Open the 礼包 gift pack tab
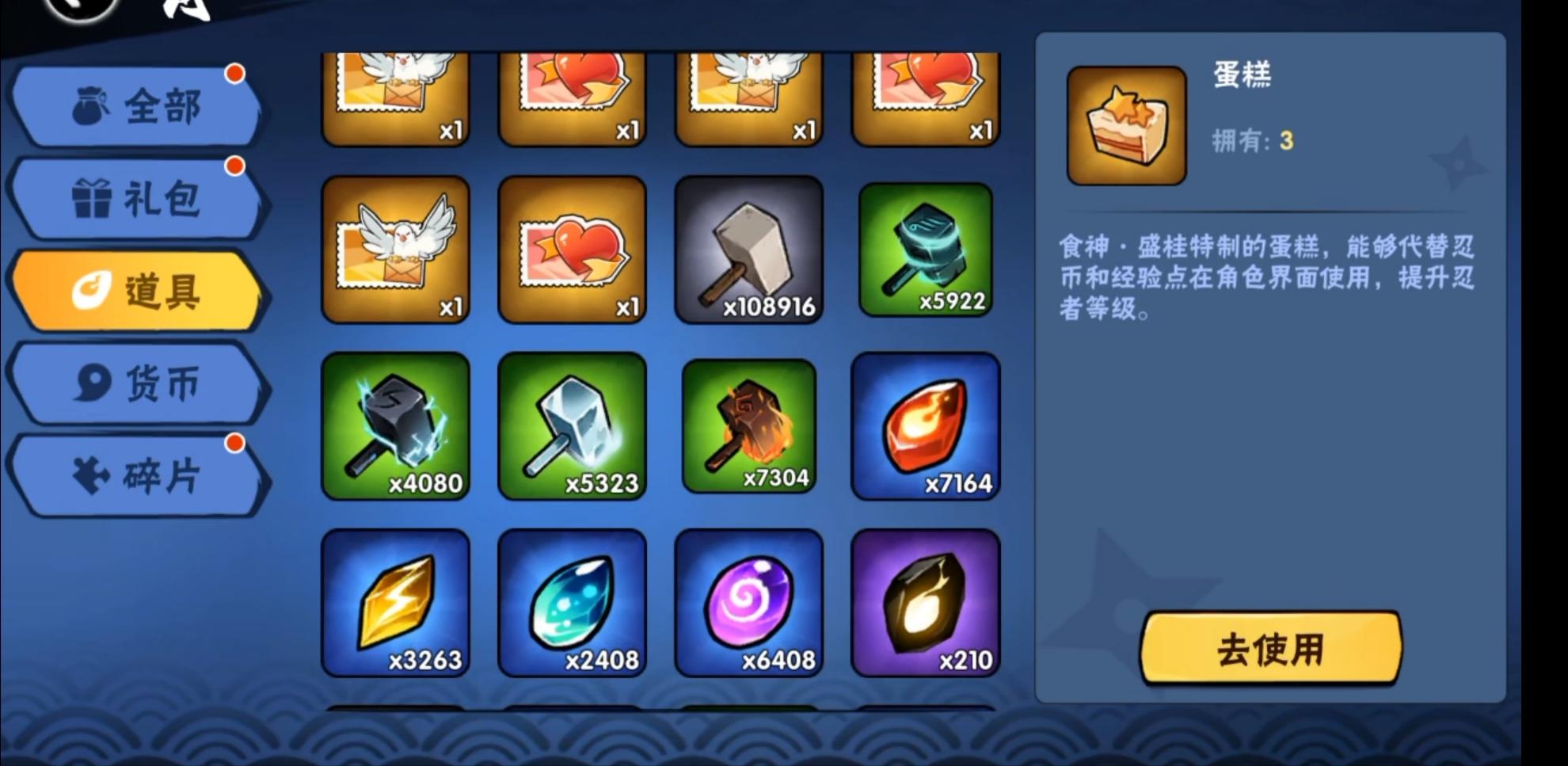1568x766 pixels. tap(139, 198)
